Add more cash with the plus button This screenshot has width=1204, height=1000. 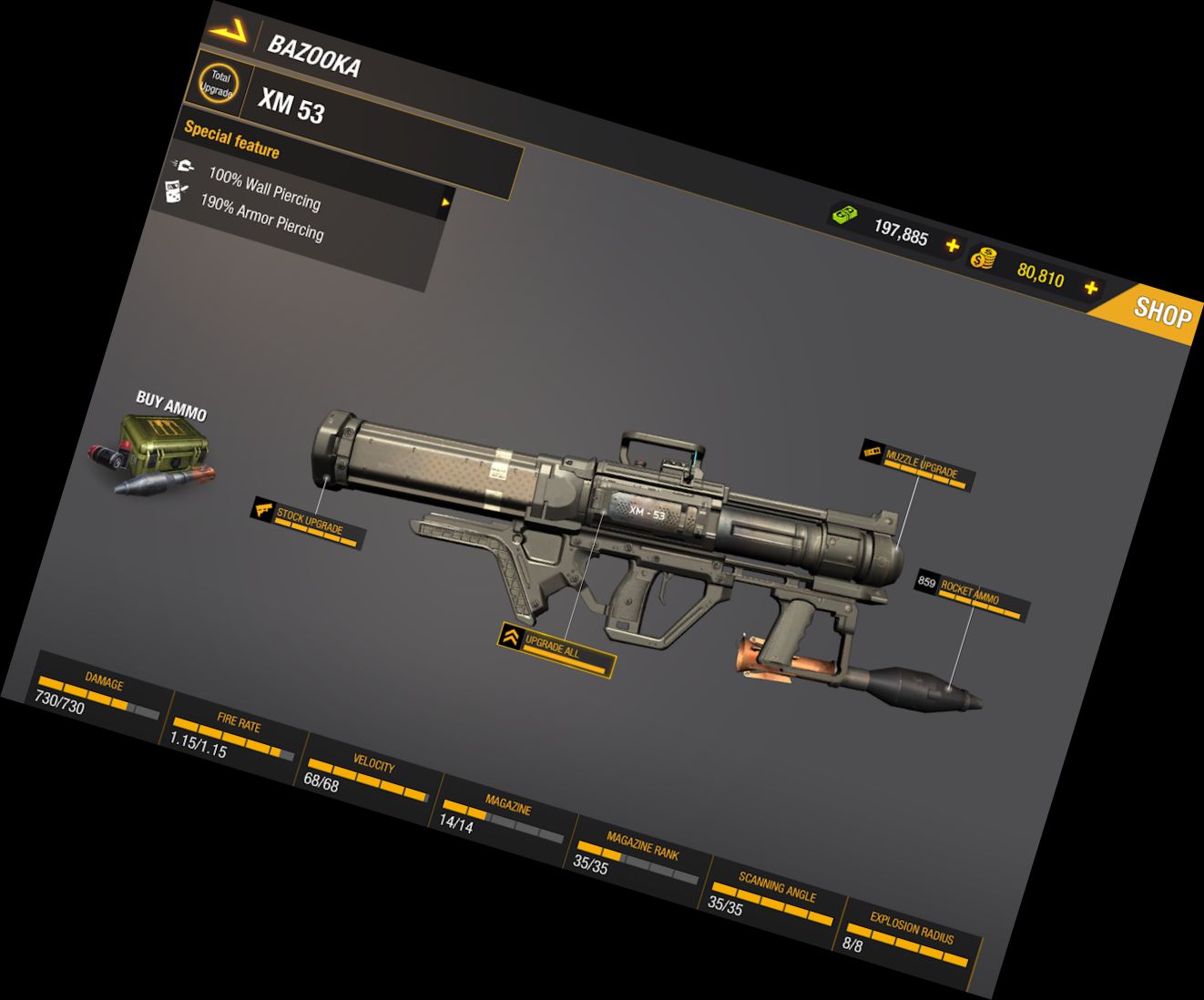tap(953, 246)
